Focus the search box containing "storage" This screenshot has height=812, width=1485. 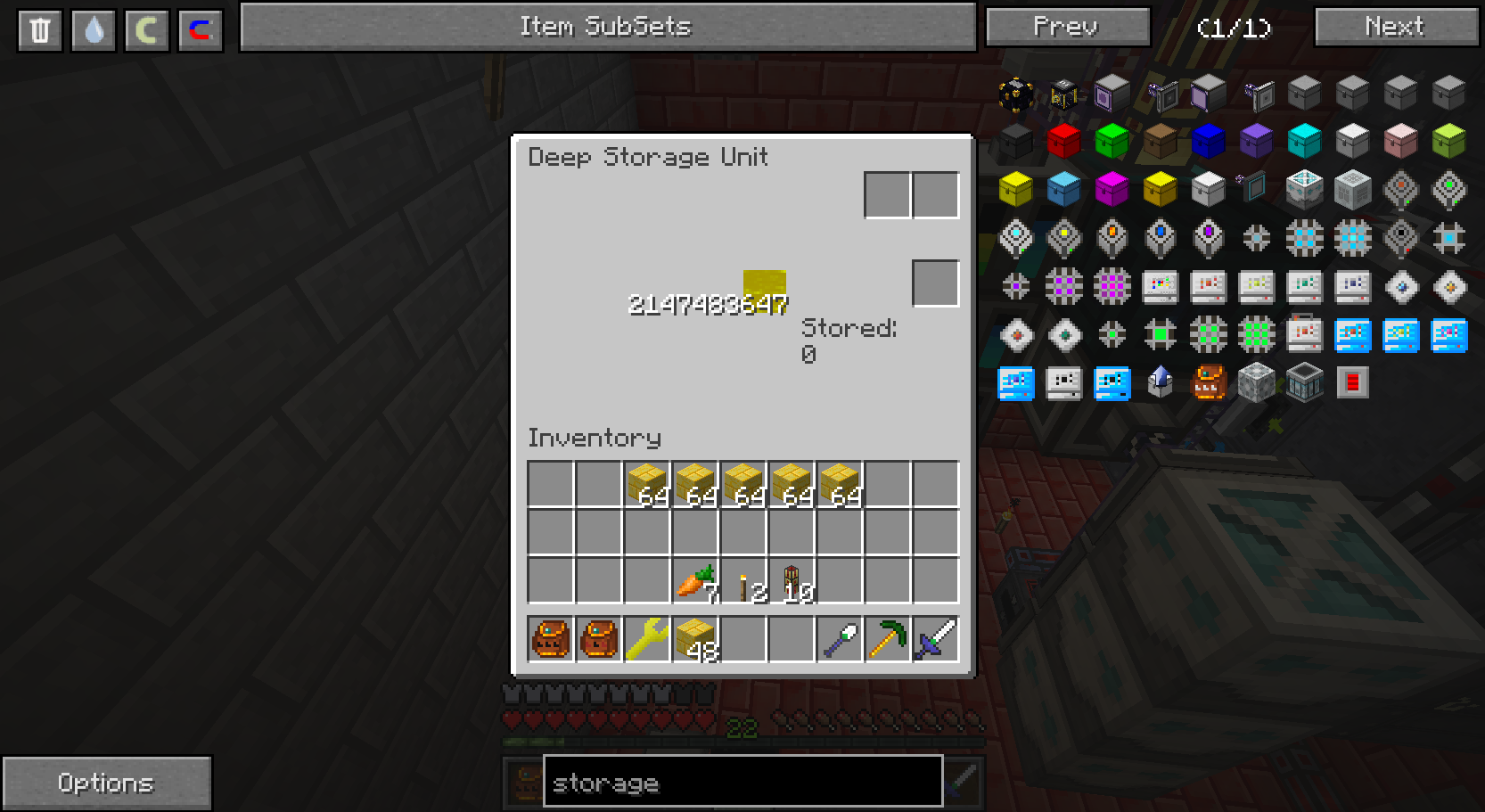[x=742, y=783]
